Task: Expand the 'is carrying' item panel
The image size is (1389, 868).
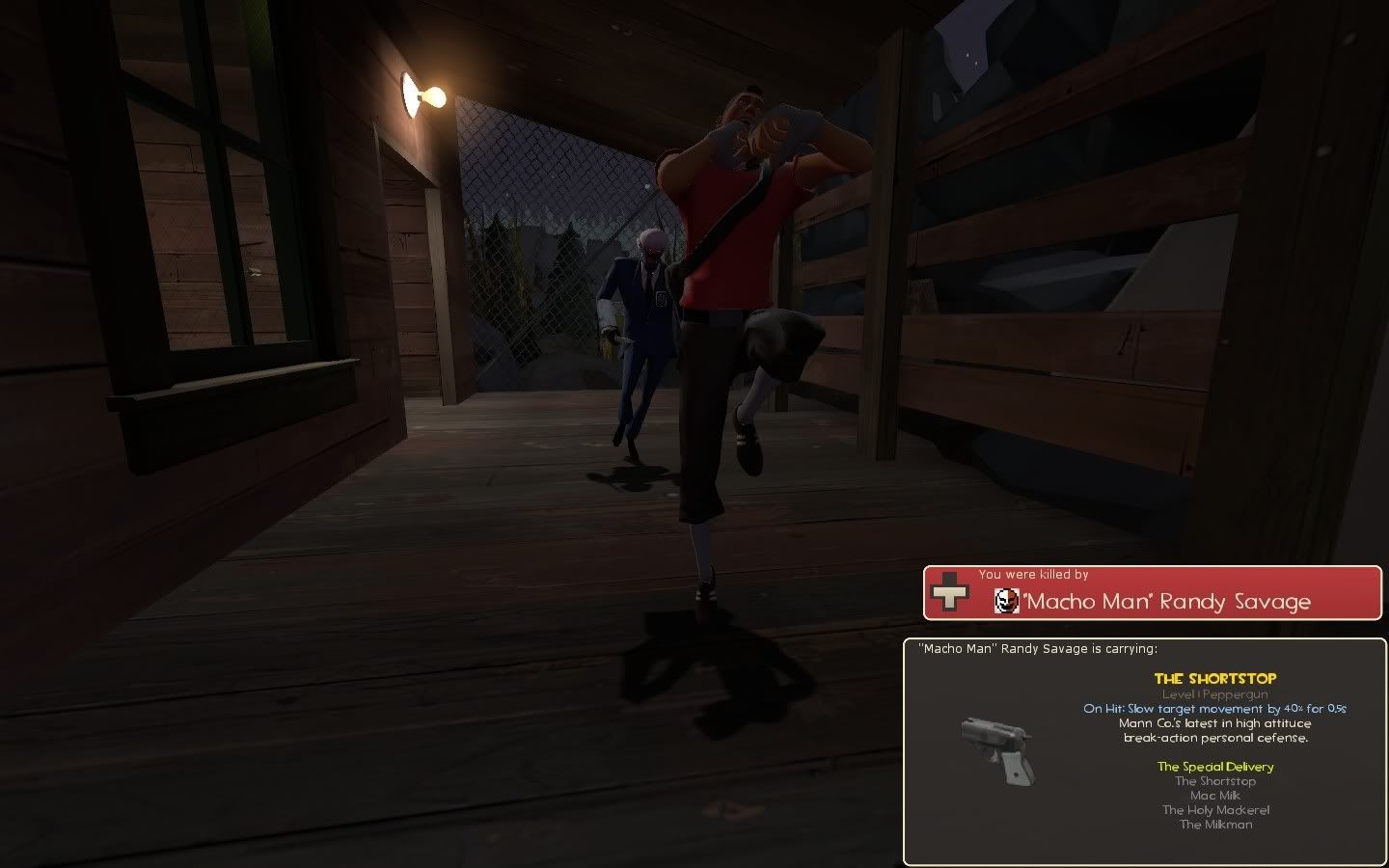Action: coord(1040,649)
